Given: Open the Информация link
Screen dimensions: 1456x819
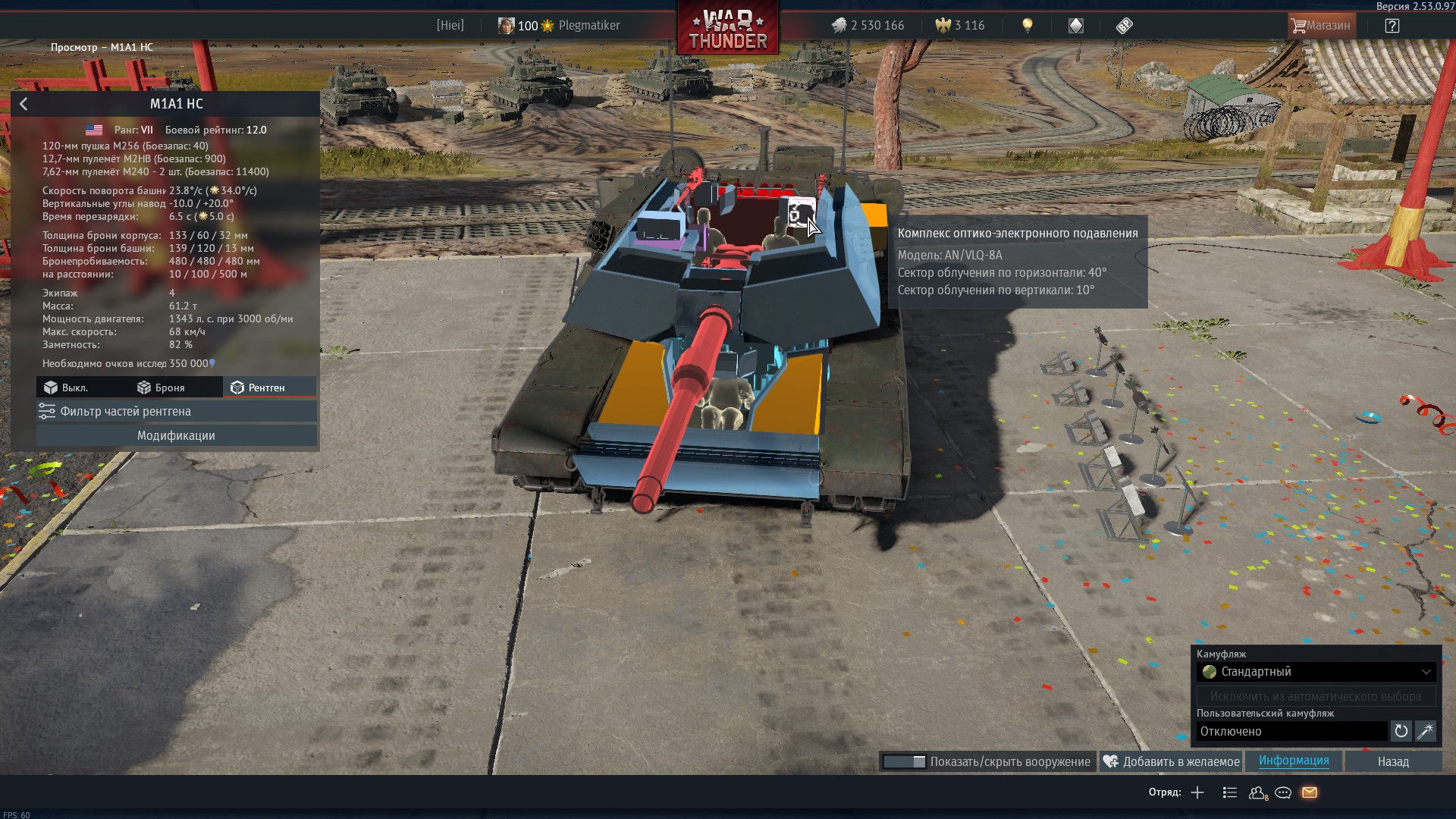Looking at the screenshot, I should (1293, 761).
